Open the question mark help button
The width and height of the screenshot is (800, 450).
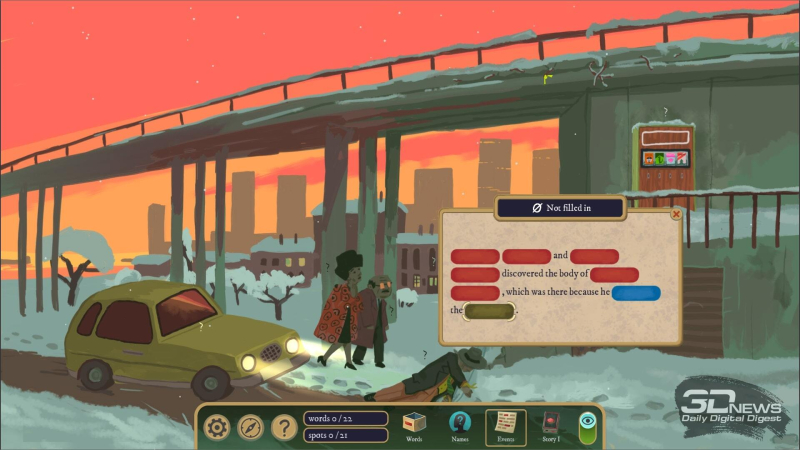click(x=284, y=428)
